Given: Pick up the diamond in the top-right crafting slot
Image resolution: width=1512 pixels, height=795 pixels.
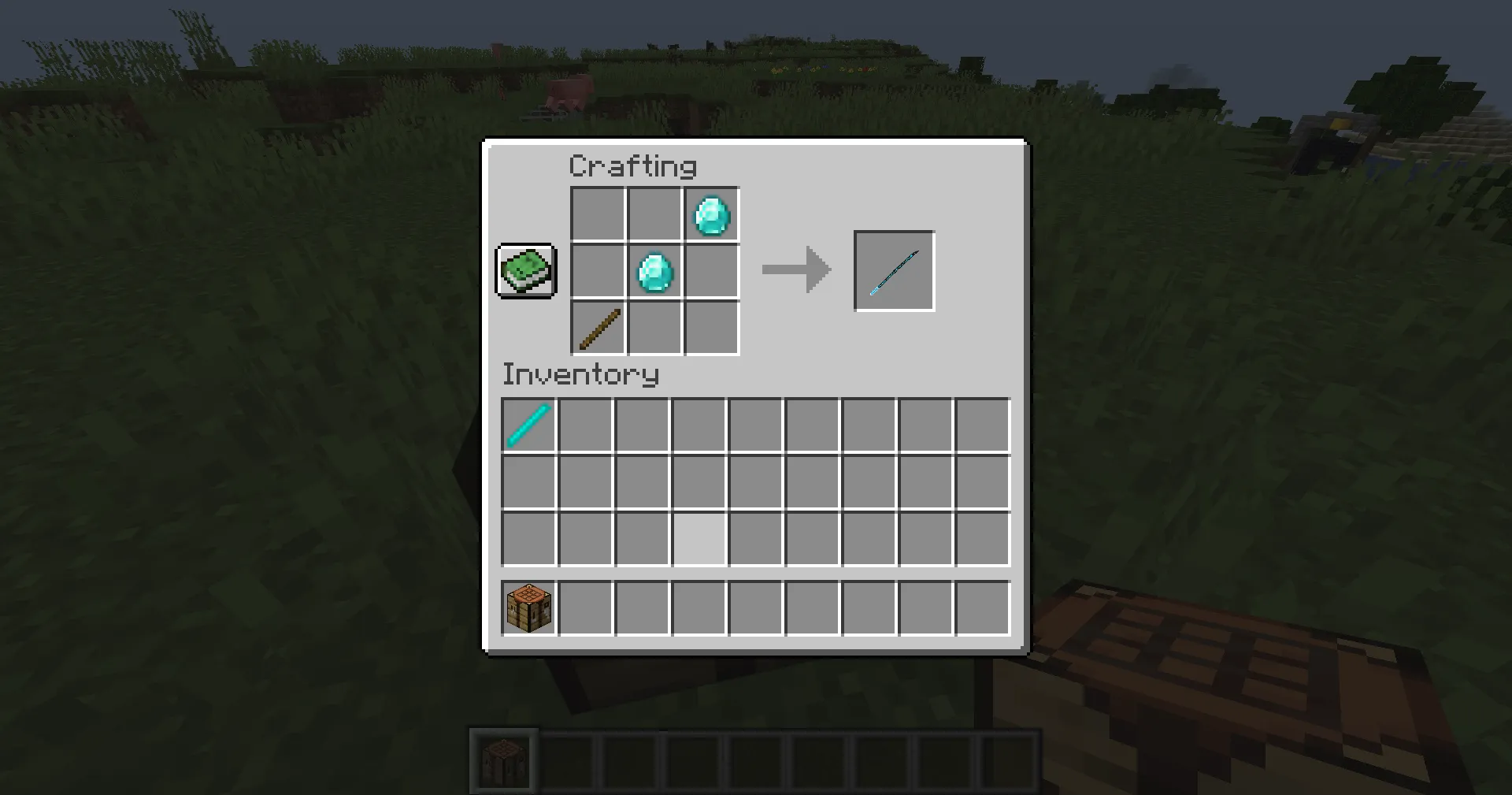Looking at the screenshot, I should 710,213.
